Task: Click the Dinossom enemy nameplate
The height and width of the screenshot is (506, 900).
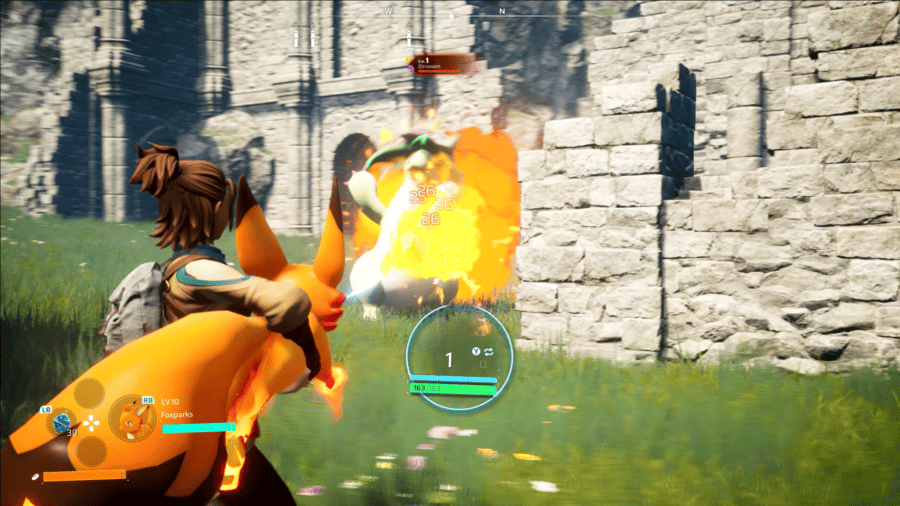Action: [x=443, y=63]
